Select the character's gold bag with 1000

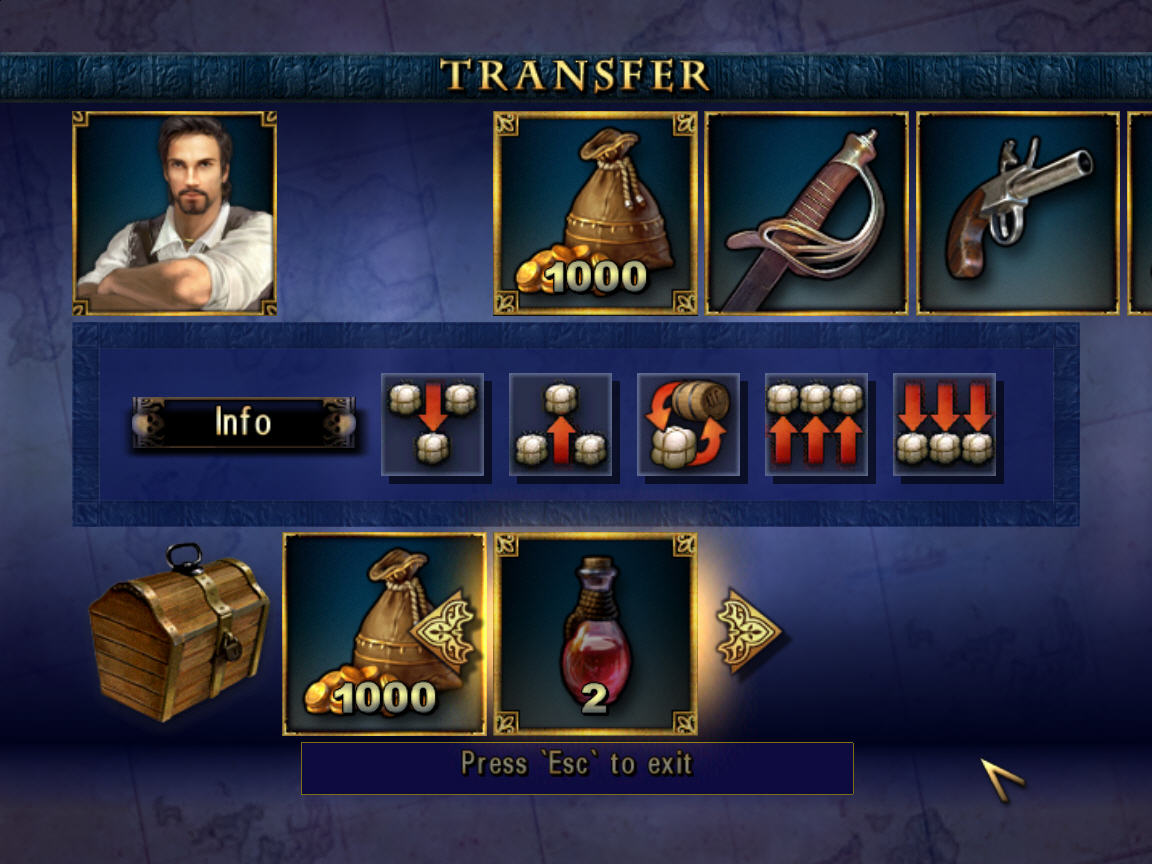(x=595, y=213)
